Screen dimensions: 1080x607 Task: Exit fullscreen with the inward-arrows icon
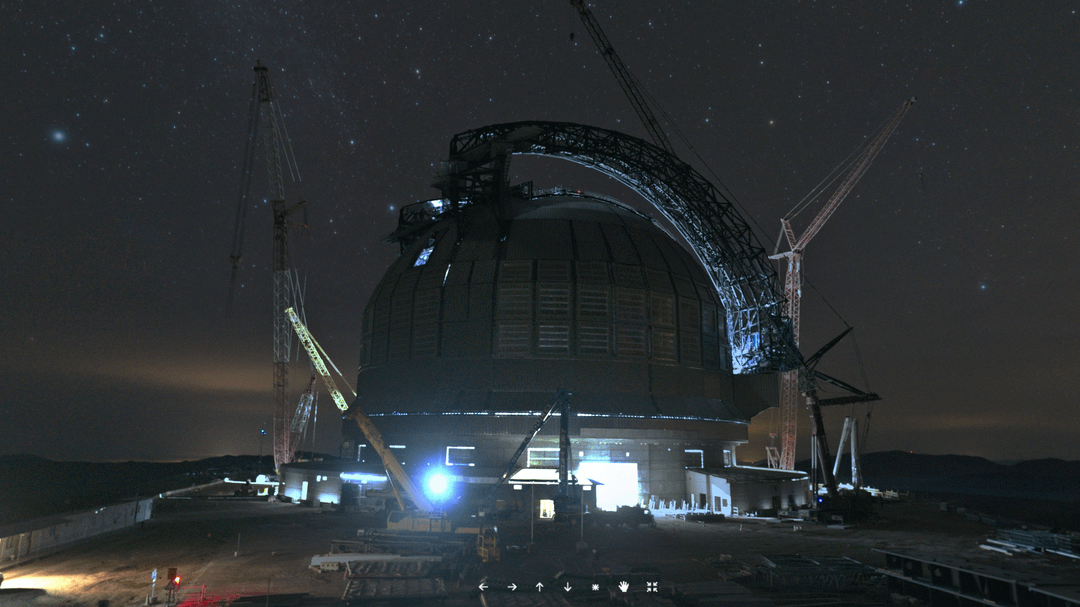(x=652, y=587)
